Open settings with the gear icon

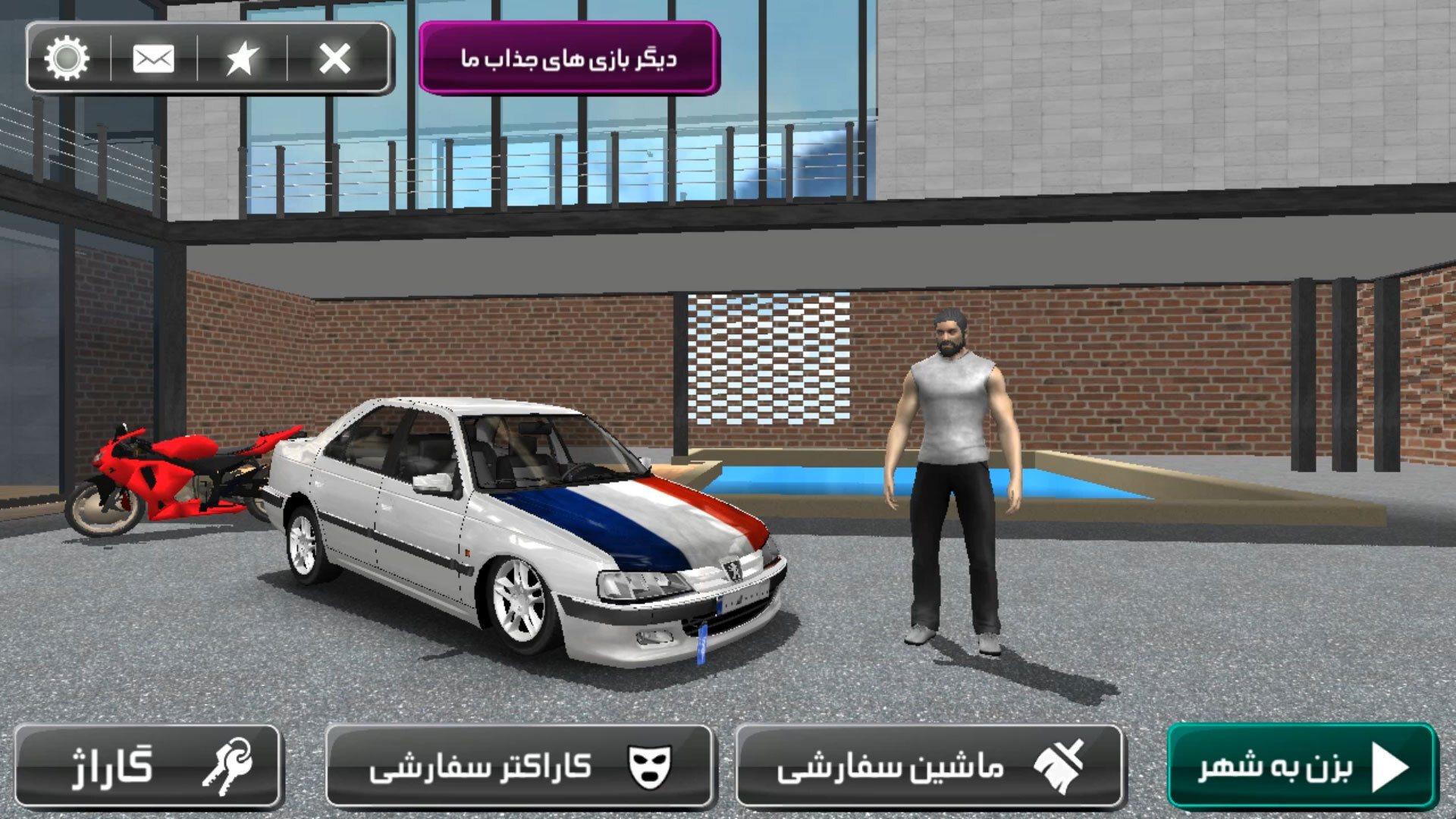pos(67,58)
